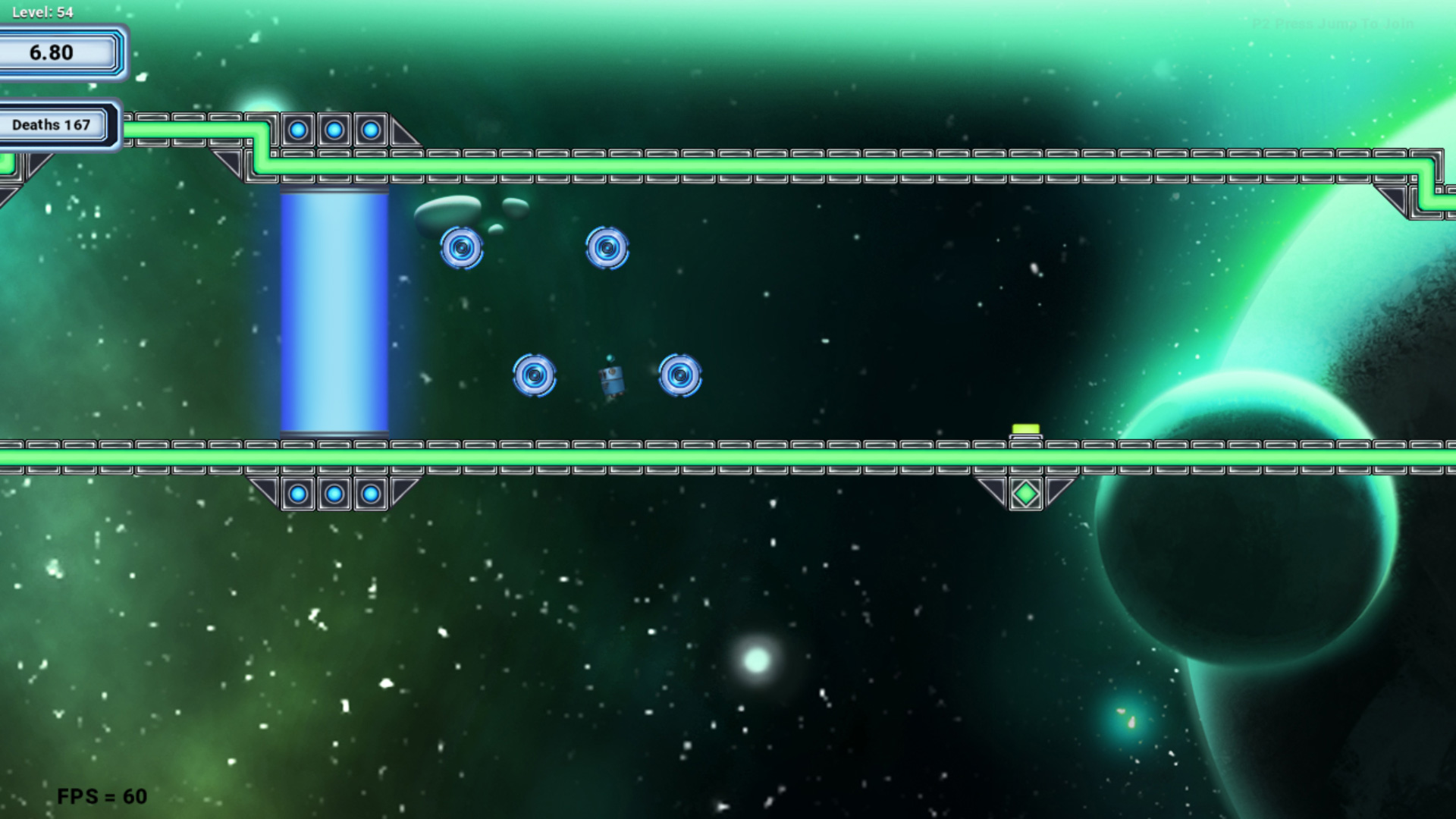Click the FPS = 60 readout
The image size is (1456, 819).
pos(103,797)
